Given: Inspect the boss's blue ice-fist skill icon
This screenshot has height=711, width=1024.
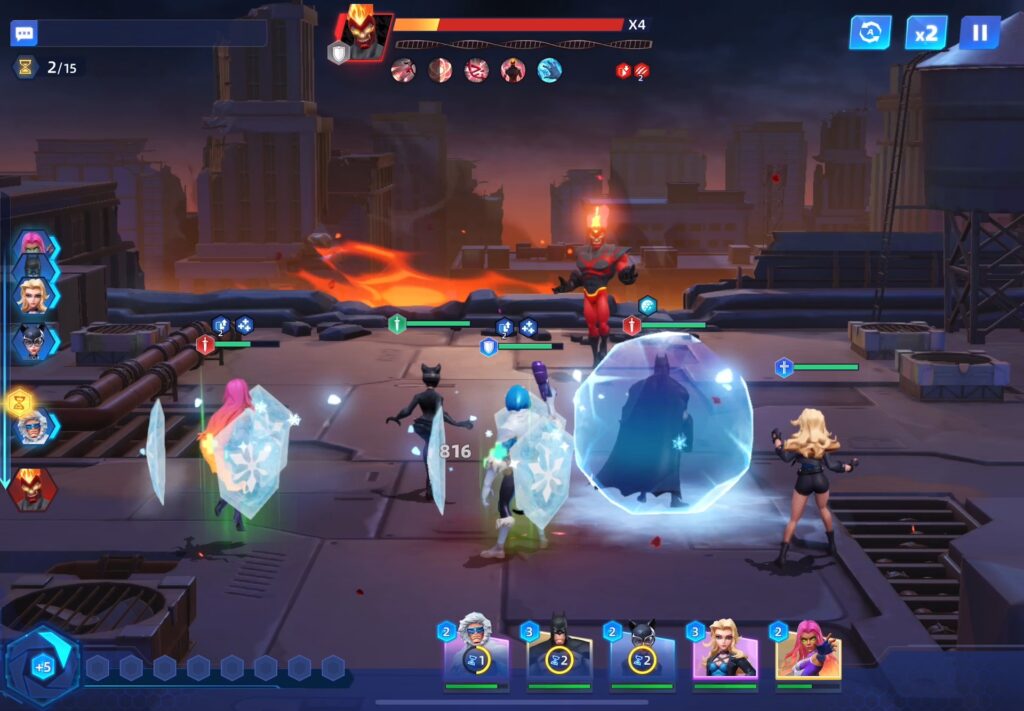Looking at the screenshot, I should click(x=550, y=70).
